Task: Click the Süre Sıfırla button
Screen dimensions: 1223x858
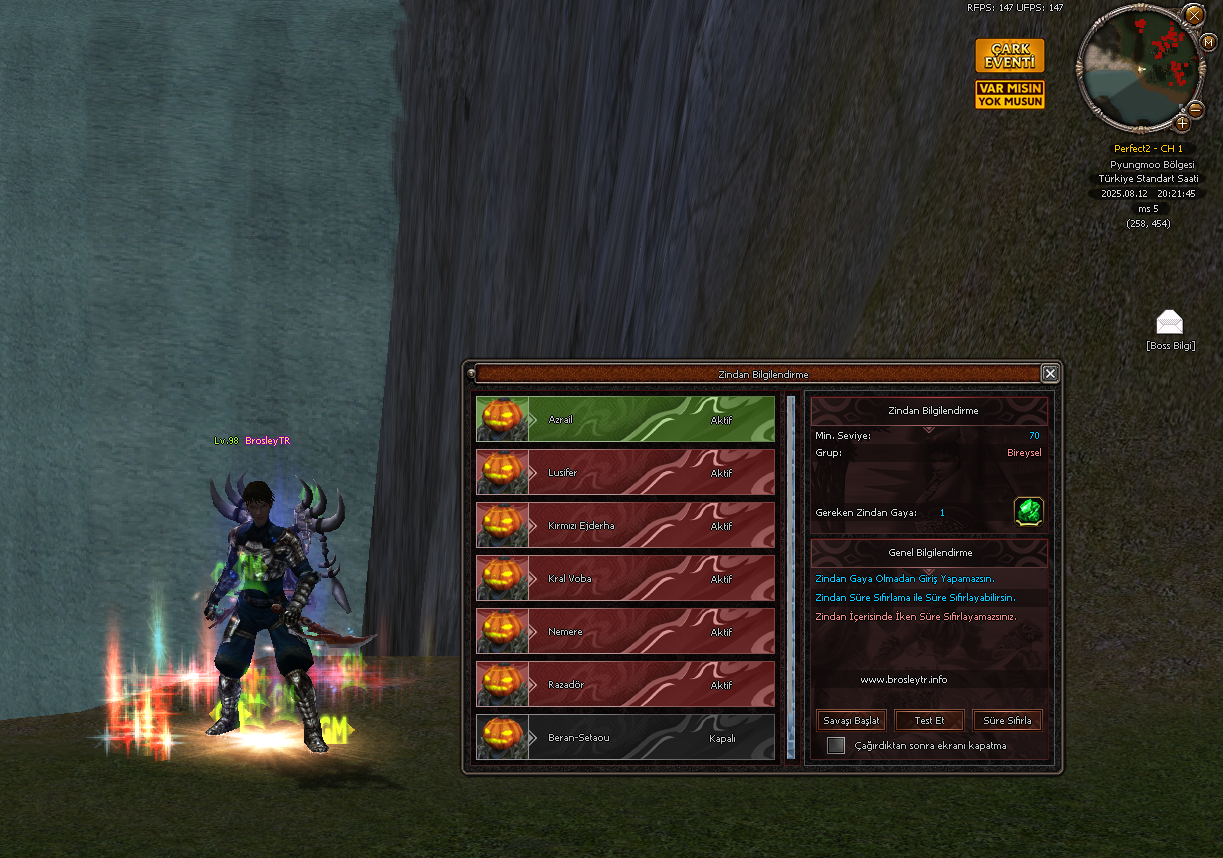Action: click(1007, 720)
